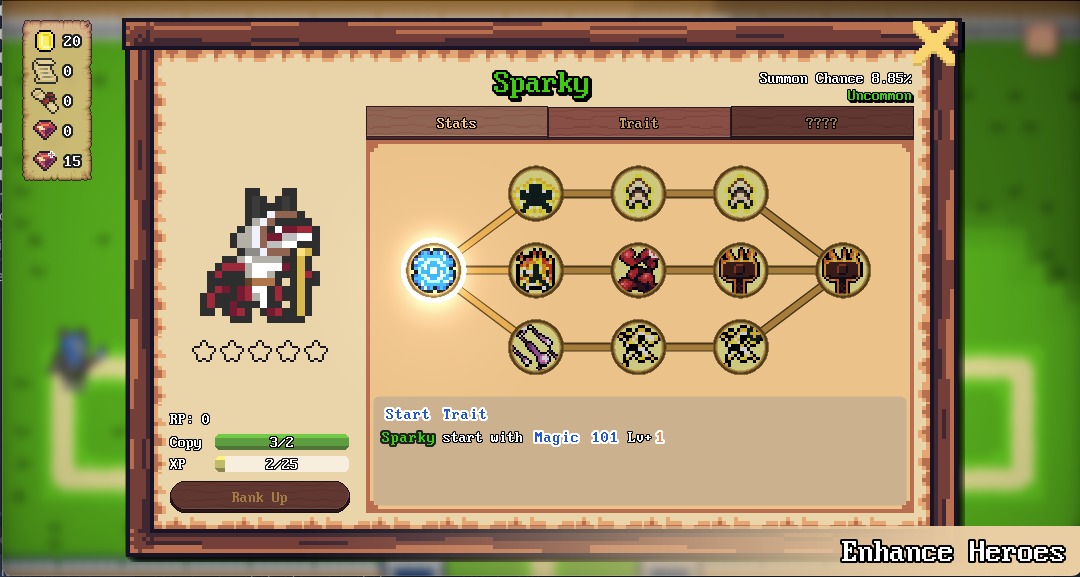Switch to the Stats tab
This screenshot has width=1080, height=577.
click(456, 123)
